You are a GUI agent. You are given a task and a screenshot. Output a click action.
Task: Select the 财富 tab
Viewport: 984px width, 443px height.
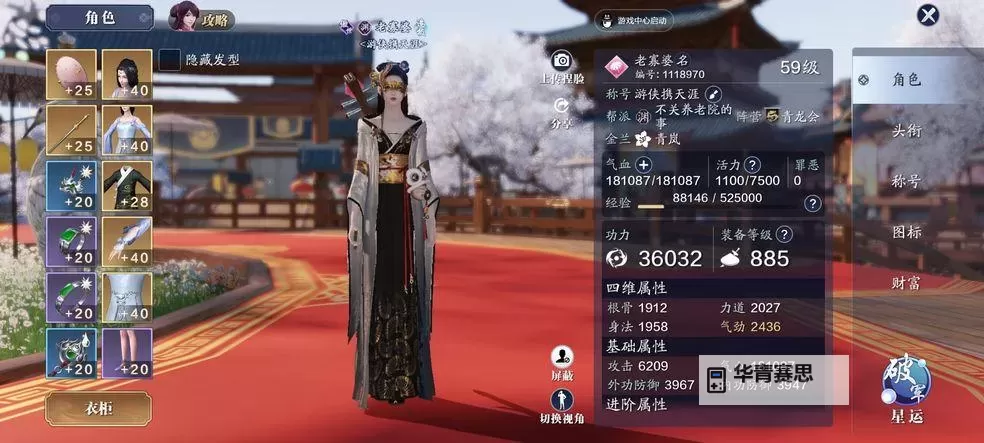click(x=905, y=283)
